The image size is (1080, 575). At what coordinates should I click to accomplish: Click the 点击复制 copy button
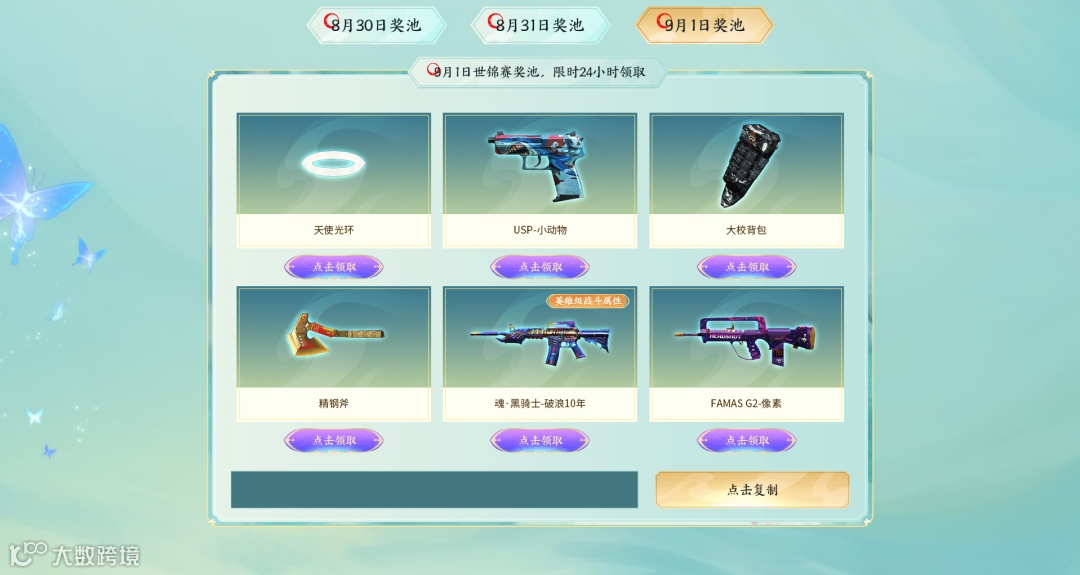(x=752, y=490)
